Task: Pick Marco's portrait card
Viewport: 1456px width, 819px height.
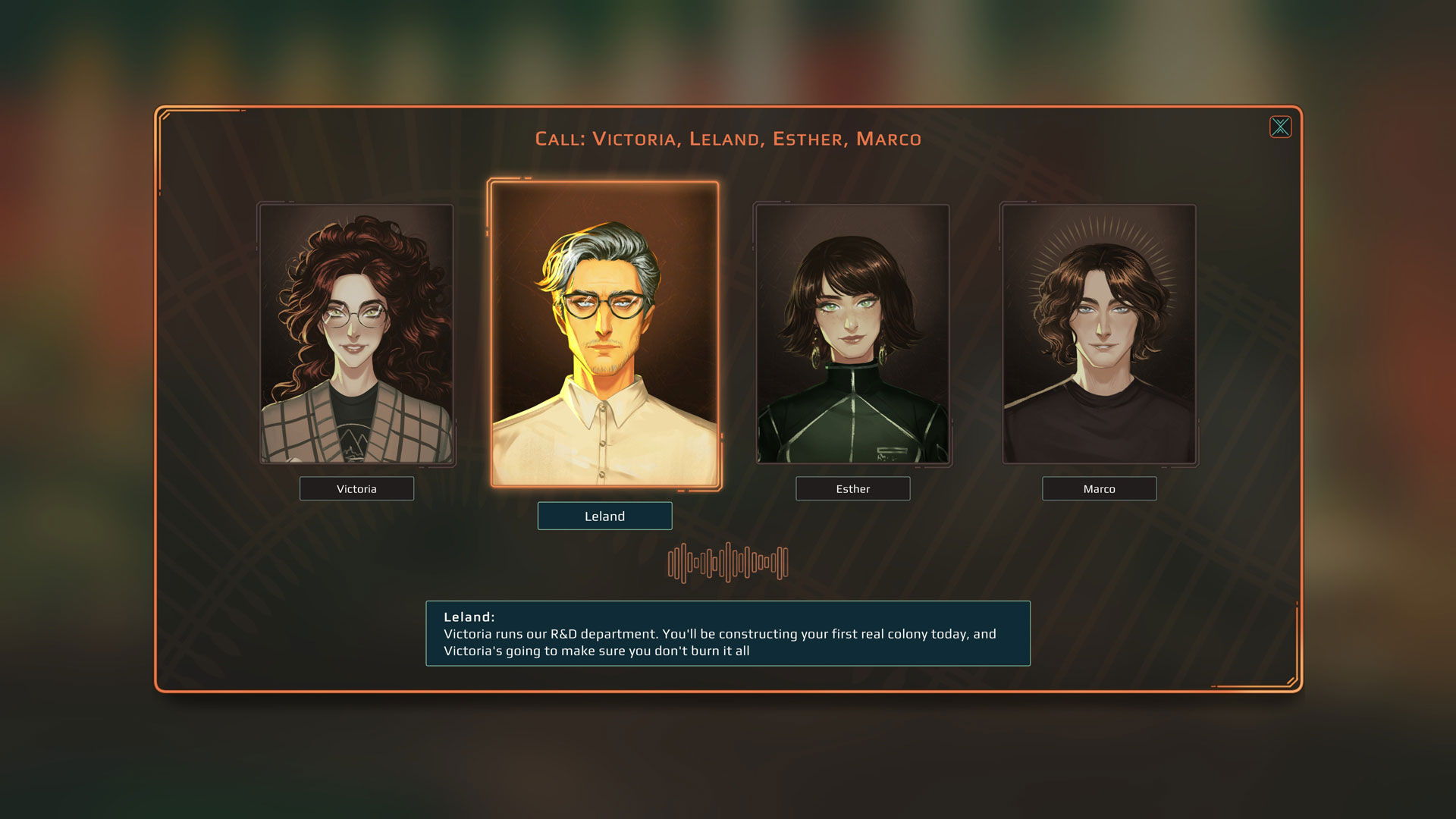Action: tap(1099, 334)
